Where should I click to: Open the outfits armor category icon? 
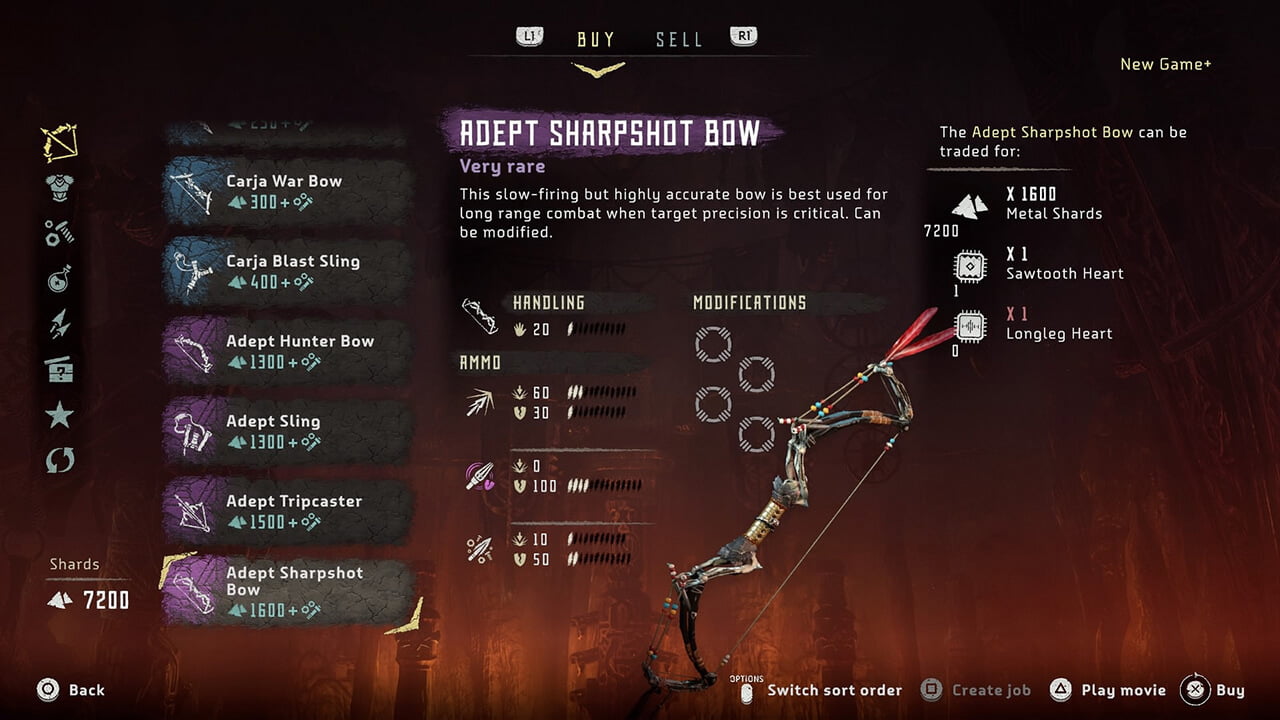(x=60, y=185)
